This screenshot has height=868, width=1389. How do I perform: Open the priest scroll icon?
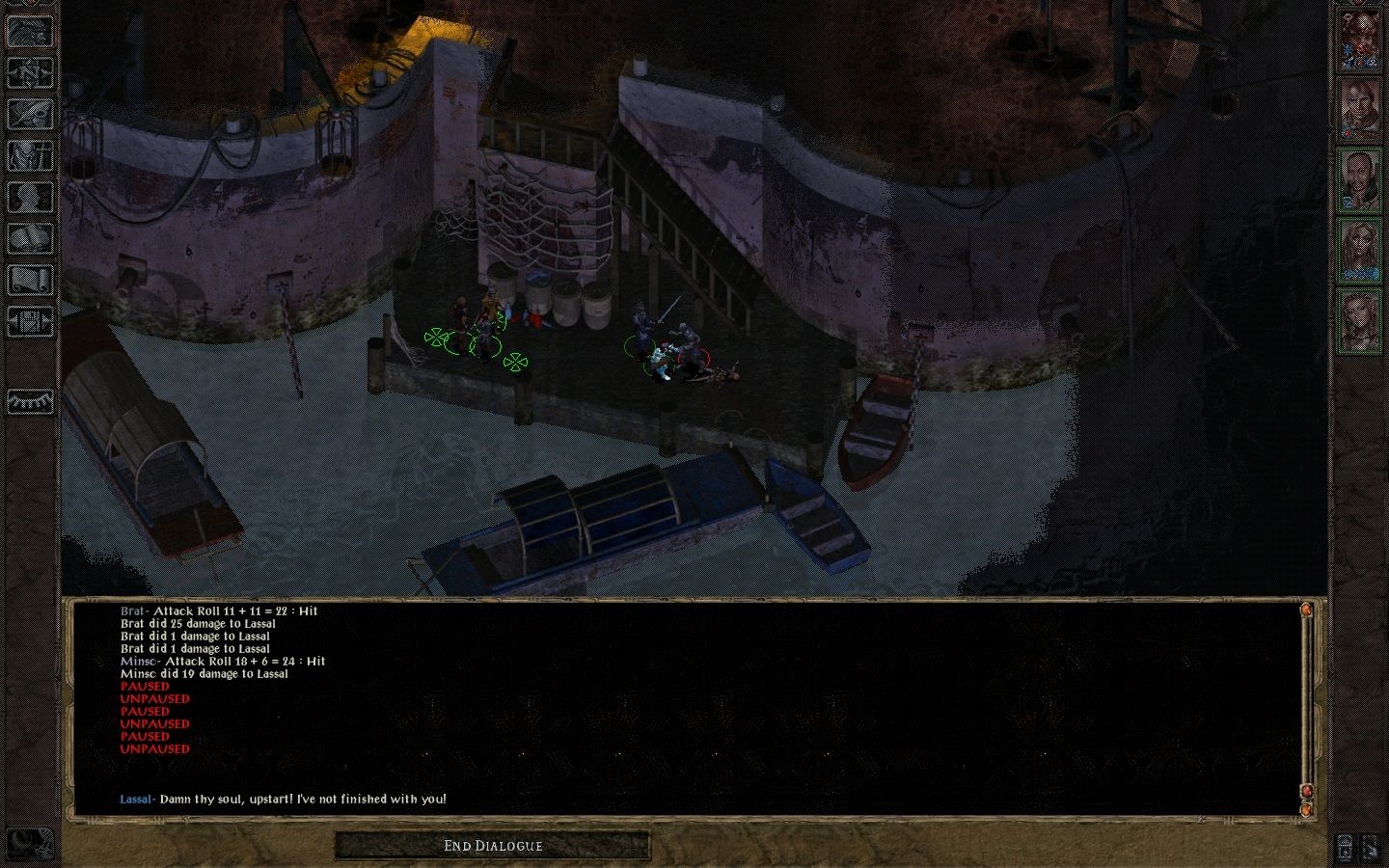pos(30,280)
